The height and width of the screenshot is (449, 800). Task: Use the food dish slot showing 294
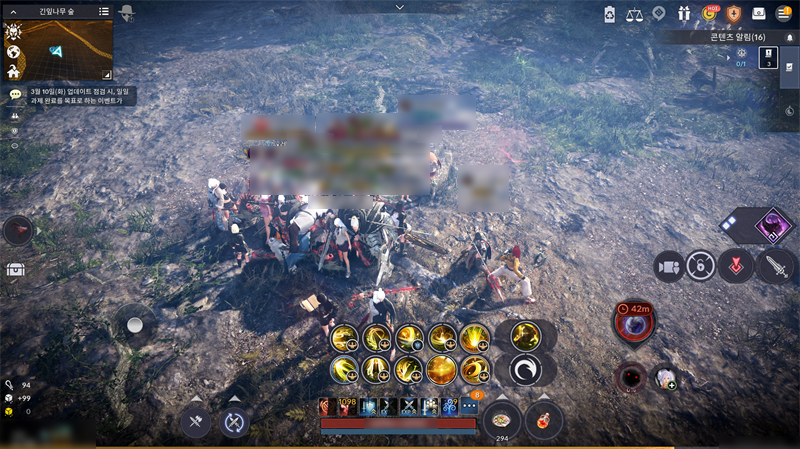tap(501, 420)
